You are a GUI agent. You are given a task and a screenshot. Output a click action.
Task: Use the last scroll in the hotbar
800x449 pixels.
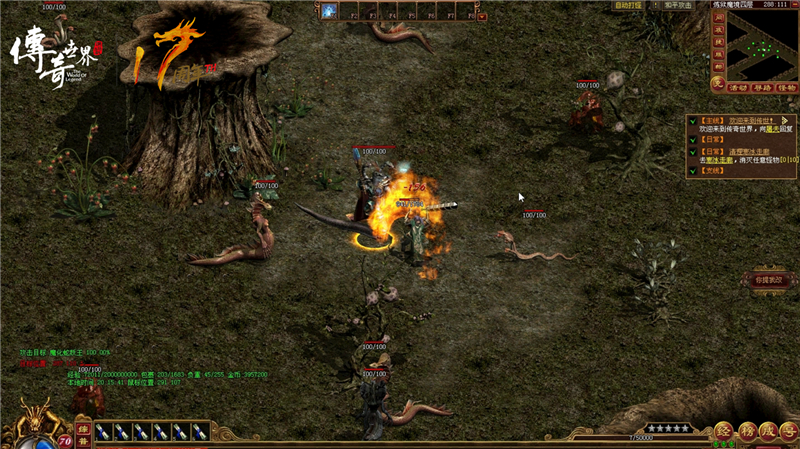tap(200, 431)
